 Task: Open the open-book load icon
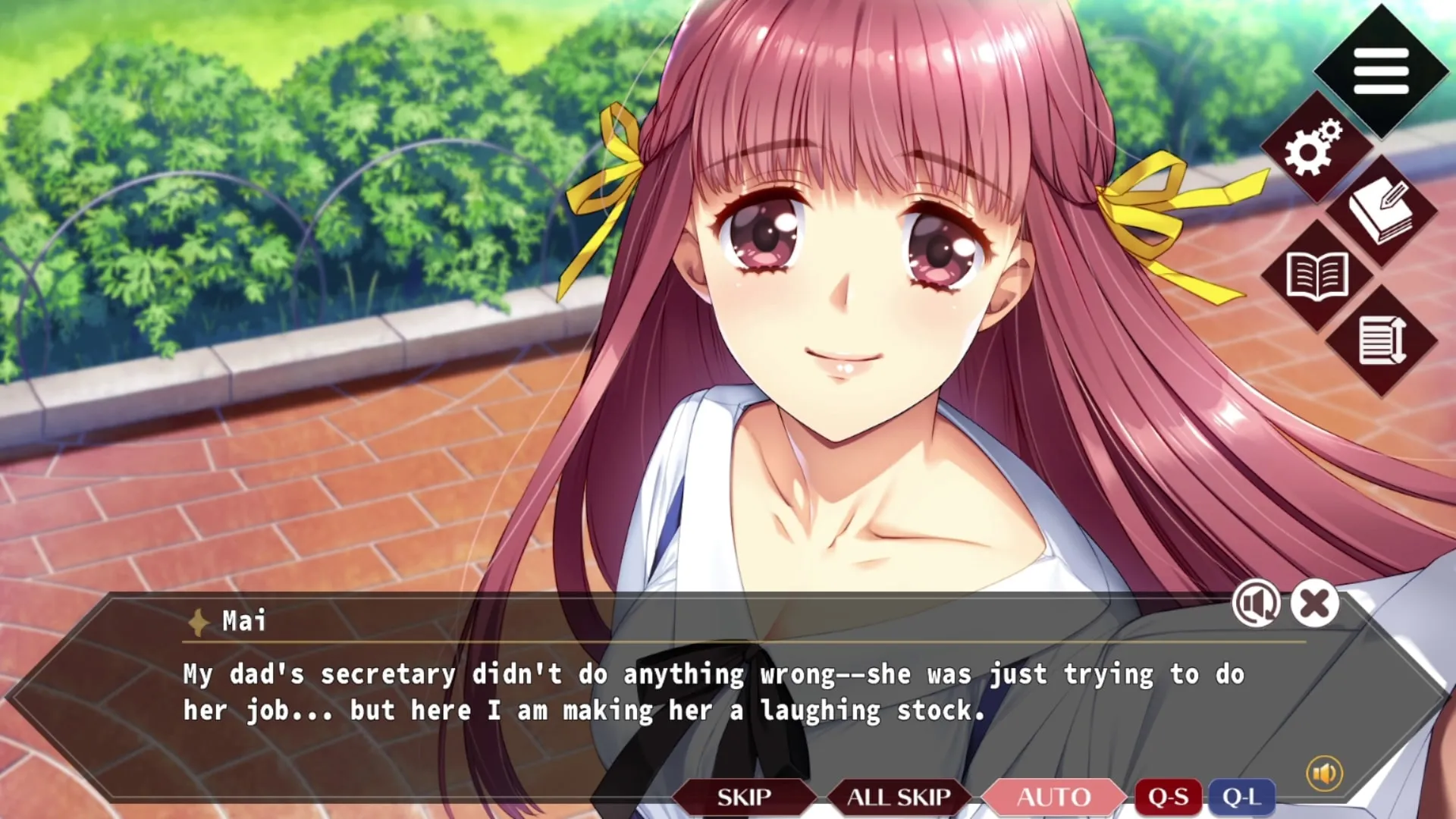[1317, 276]
